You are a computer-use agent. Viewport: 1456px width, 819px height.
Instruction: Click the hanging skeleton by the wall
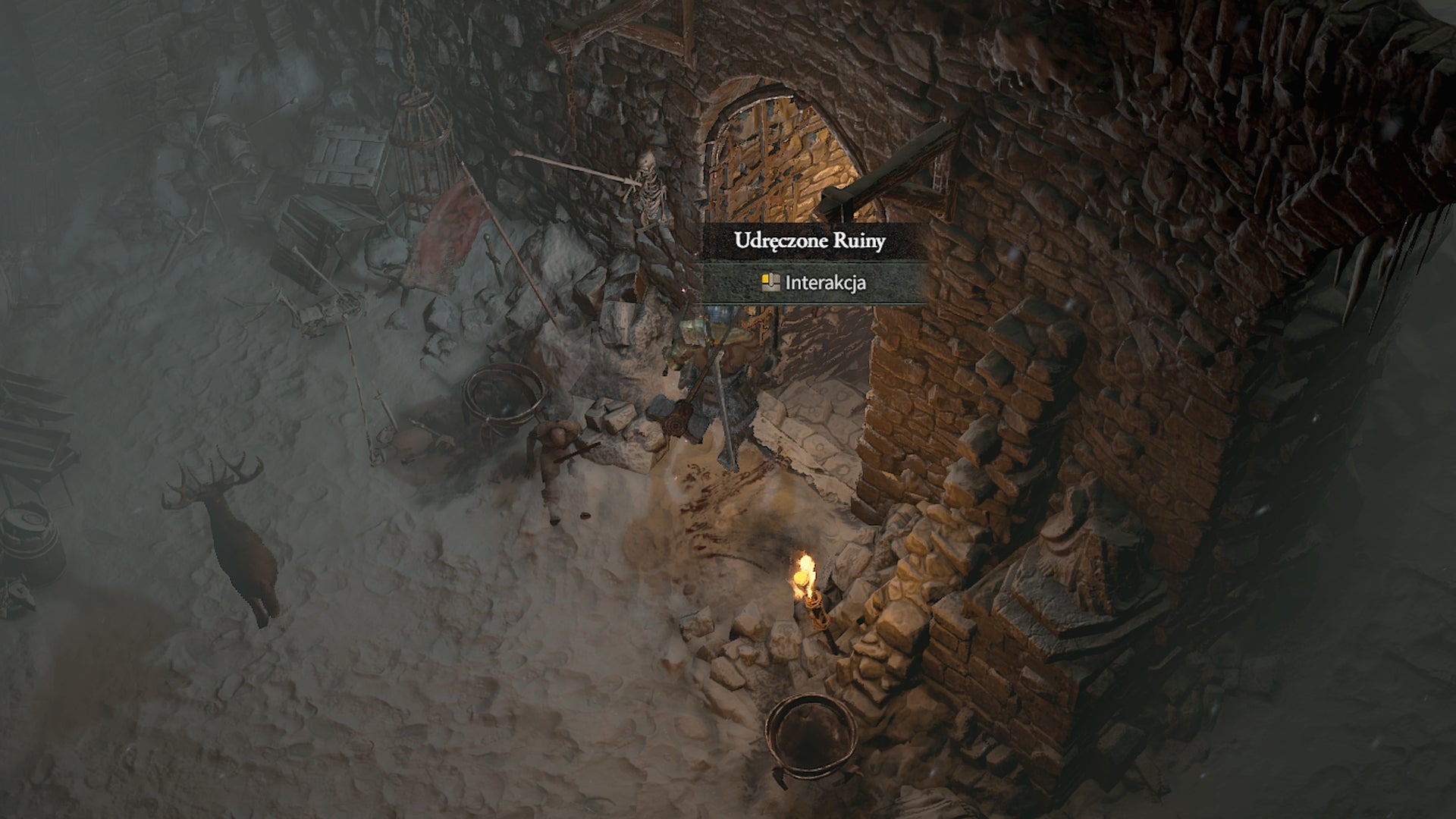(649, 190)
